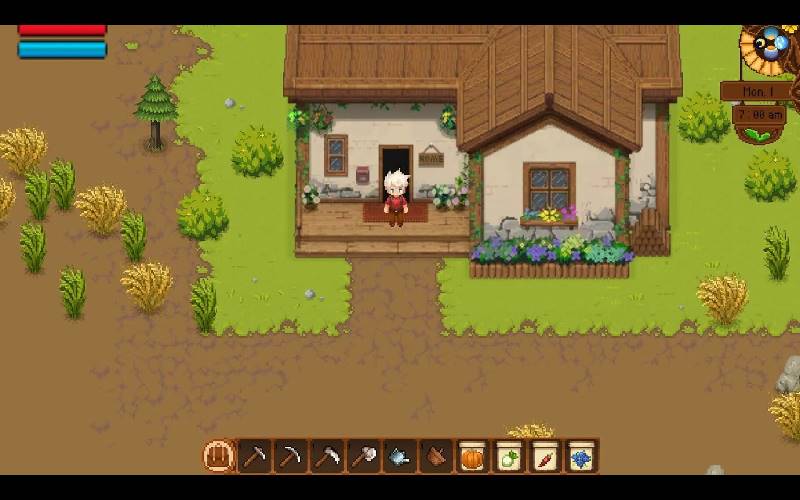Choose the sickle from the hotbar

327,457
